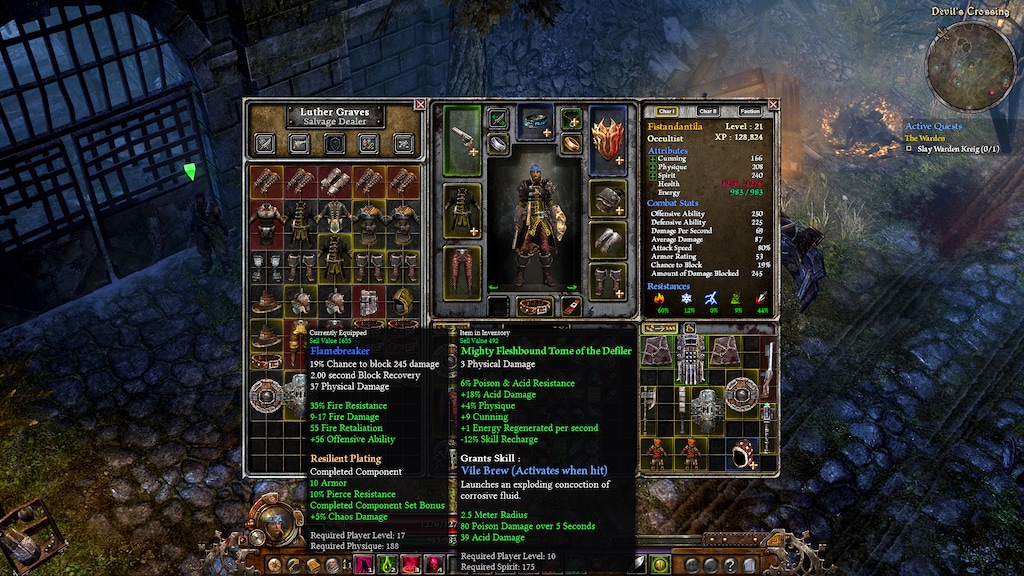
Task: Increase the Spirit attribute
Action: (x=652, y=174)
